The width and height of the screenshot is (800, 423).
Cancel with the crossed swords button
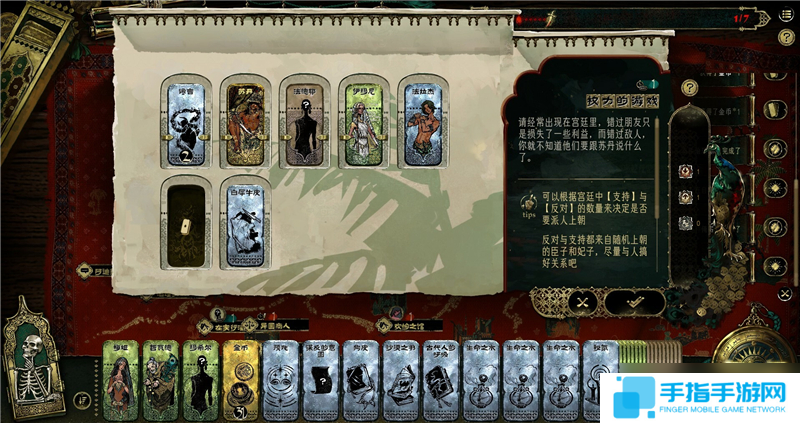point(581,300)
